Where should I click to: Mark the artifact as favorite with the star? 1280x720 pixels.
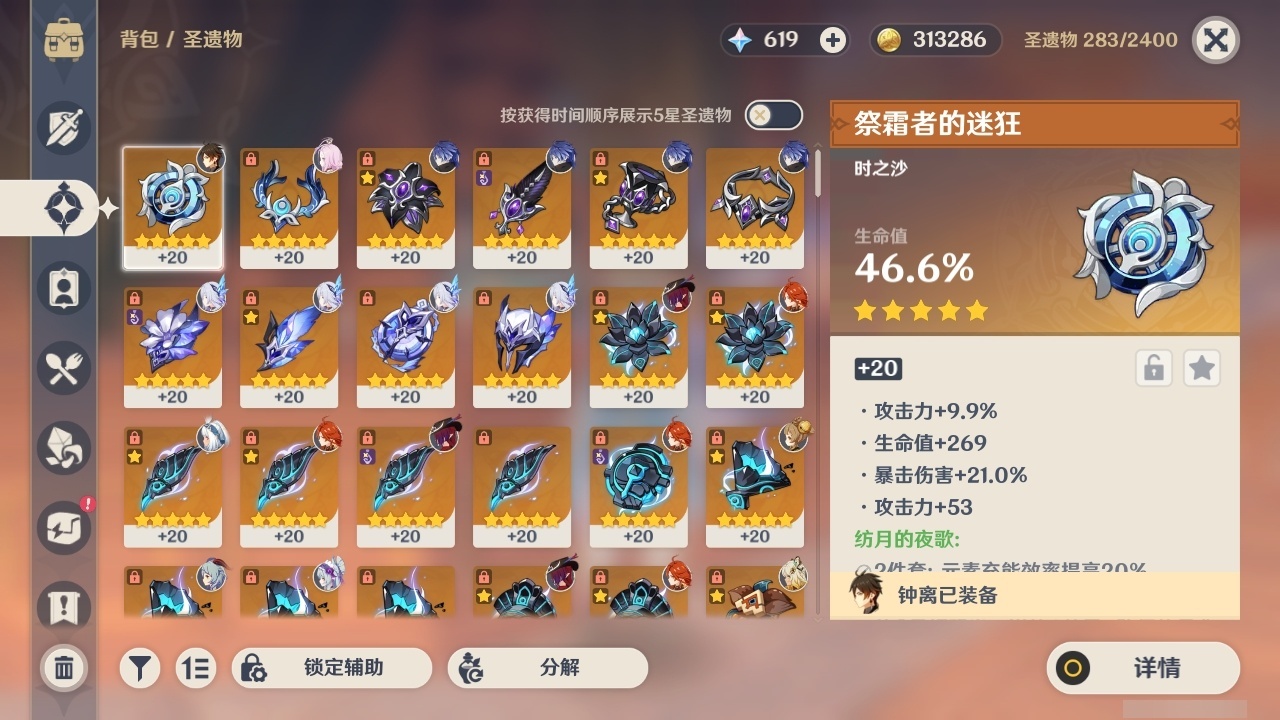(x=1202, y=368)
